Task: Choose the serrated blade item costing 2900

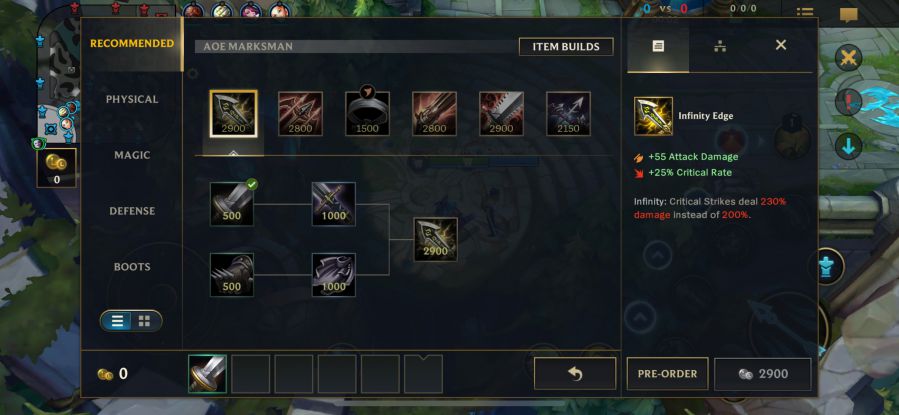Action: (x=501, y=113)
